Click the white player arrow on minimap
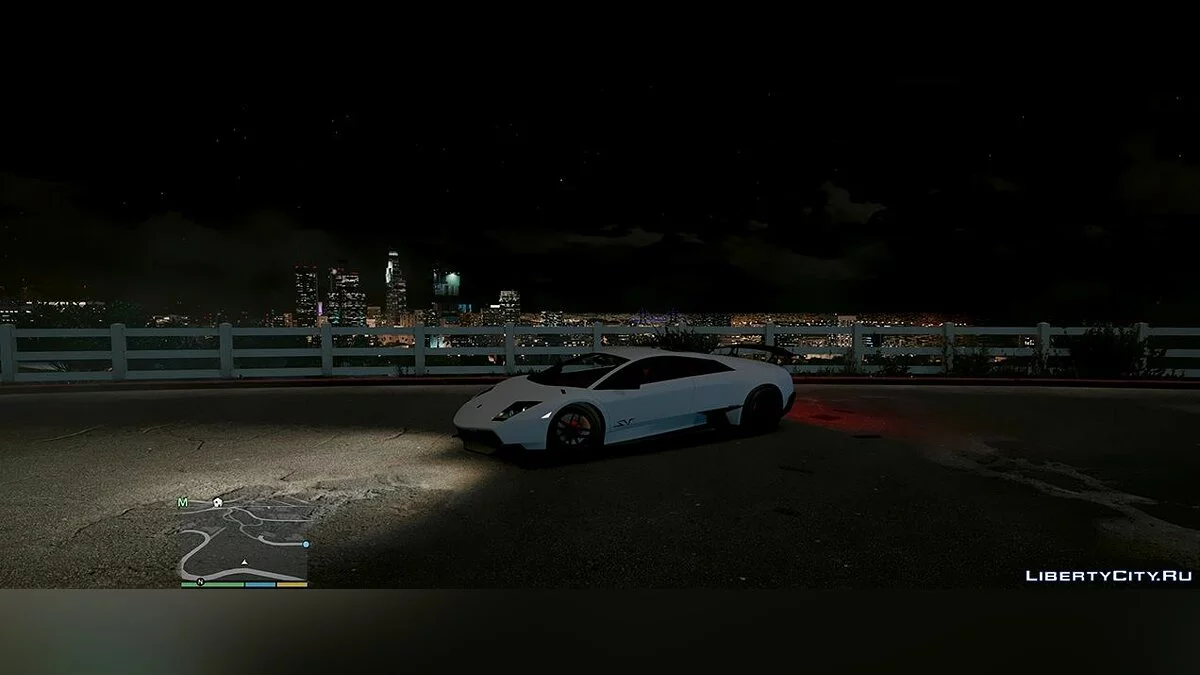Screen dimensions: 1200x675 245,563
